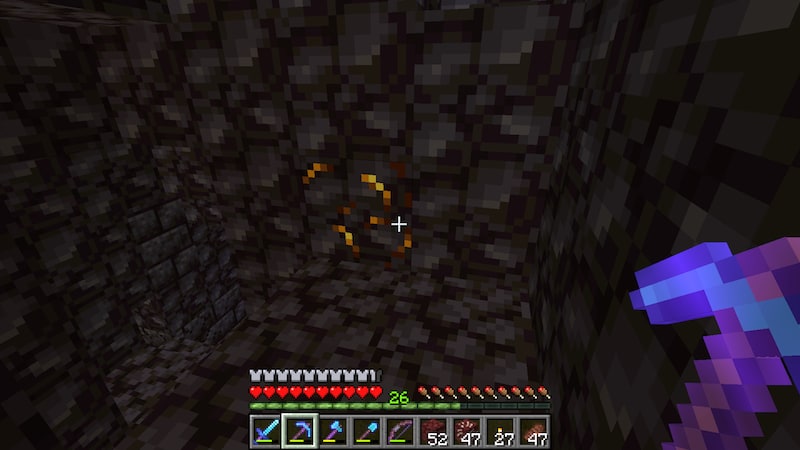
Task: Select the diamond sword hotbar slot
Action: click(267, 432)
